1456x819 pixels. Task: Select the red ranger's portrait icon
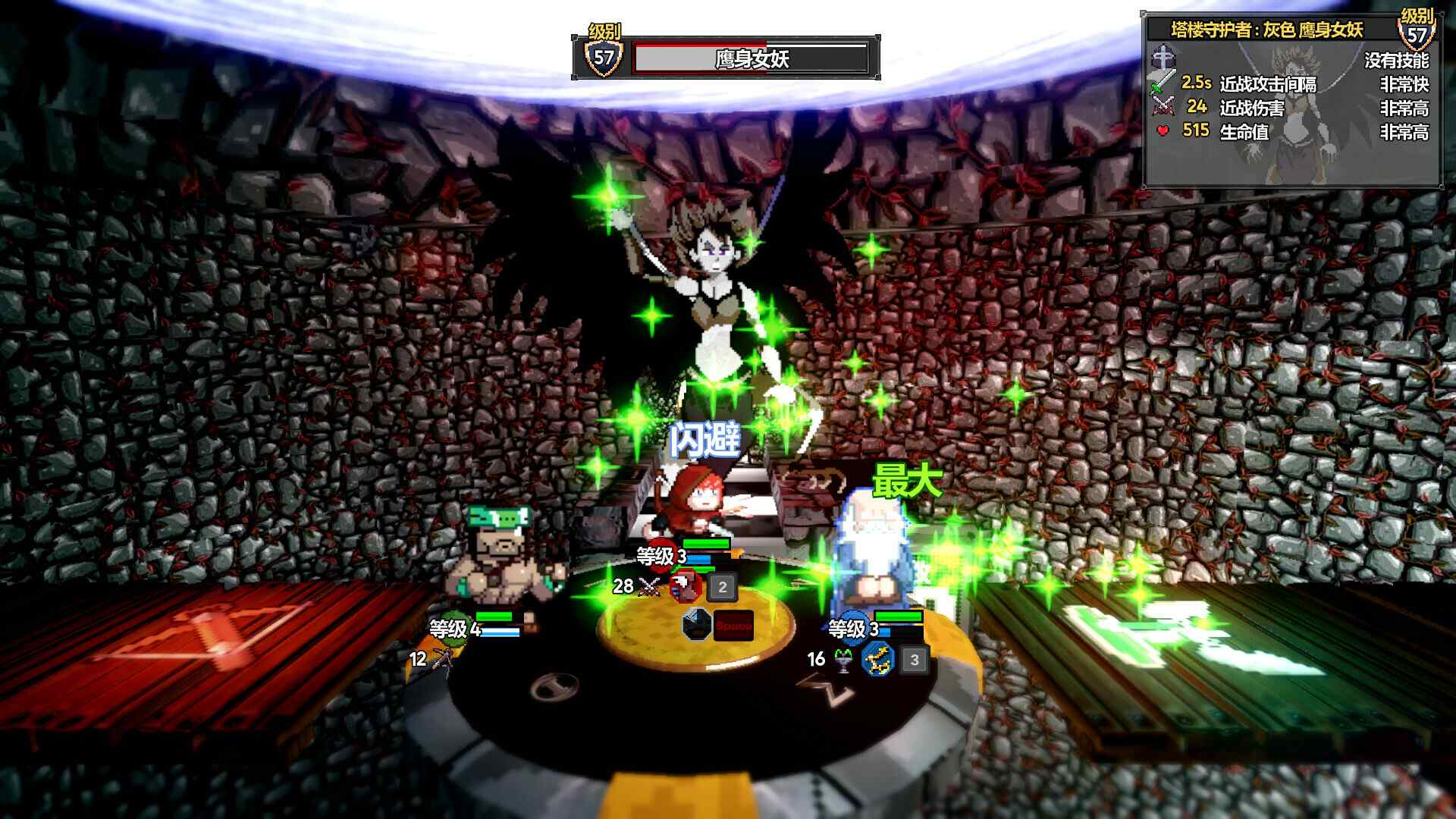[x=684, y=585]
